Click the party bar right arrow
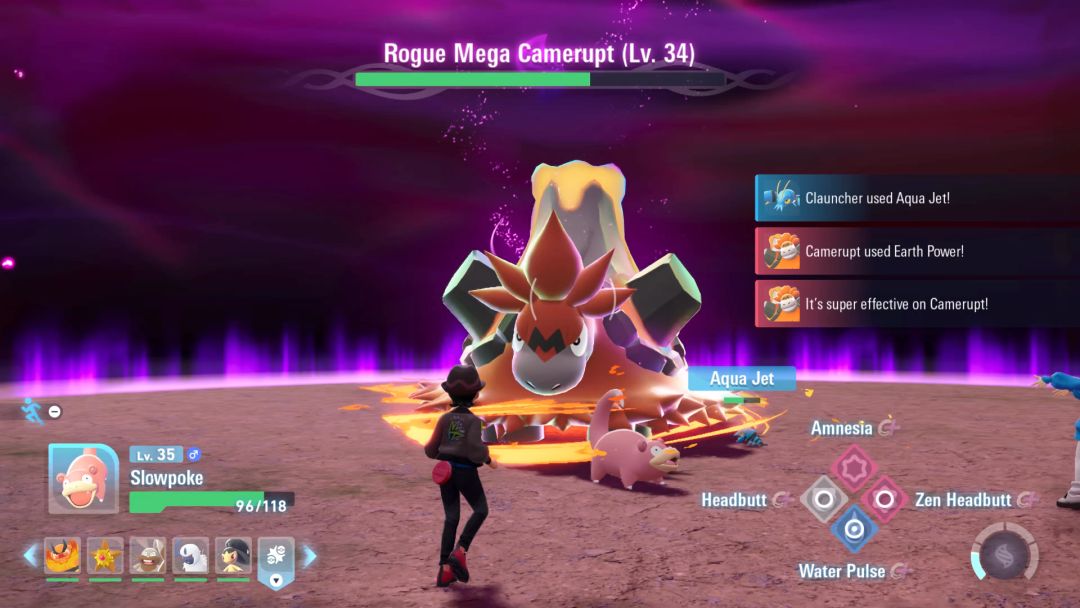The height and width of the screenshot is (608, 1080). click(310, 555)
